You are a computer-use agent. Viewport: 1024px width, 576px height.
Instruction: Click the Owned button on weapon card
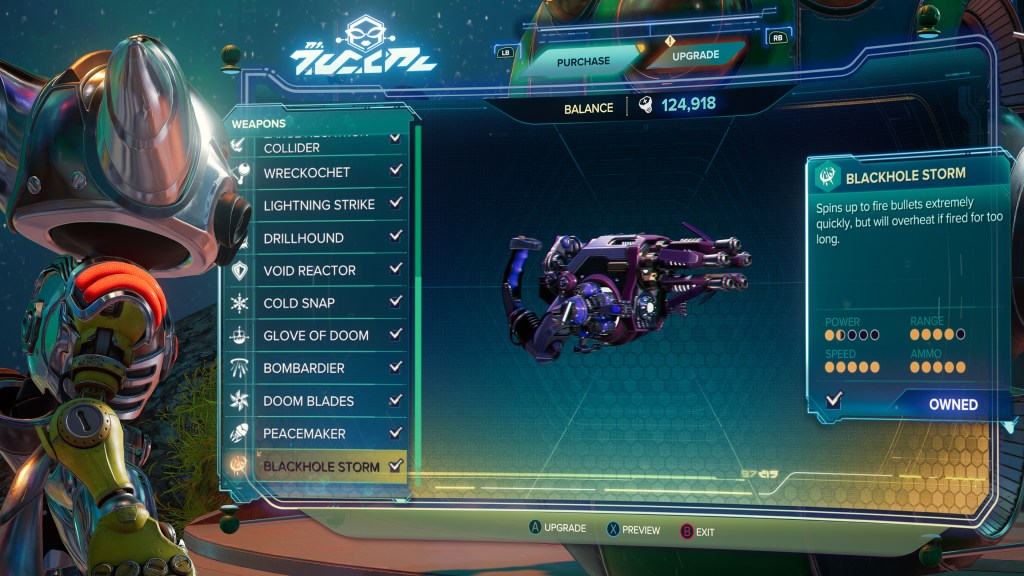coord(952,405)
